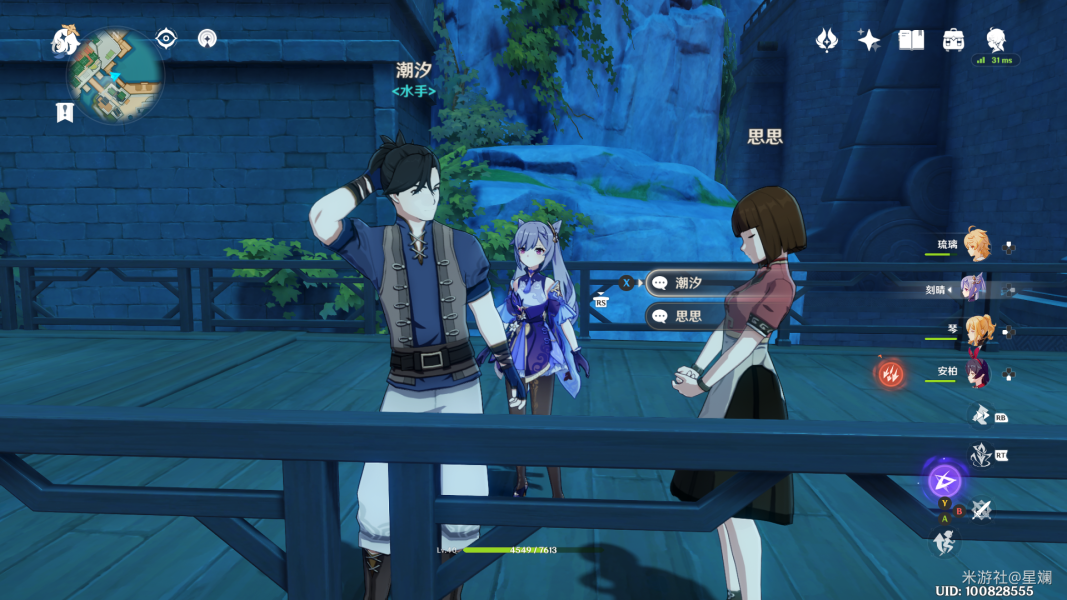Image resolution: width=1067 pixels, height=600 pixels.
Task: Switch to party member 琴
Action: point(976,331)
